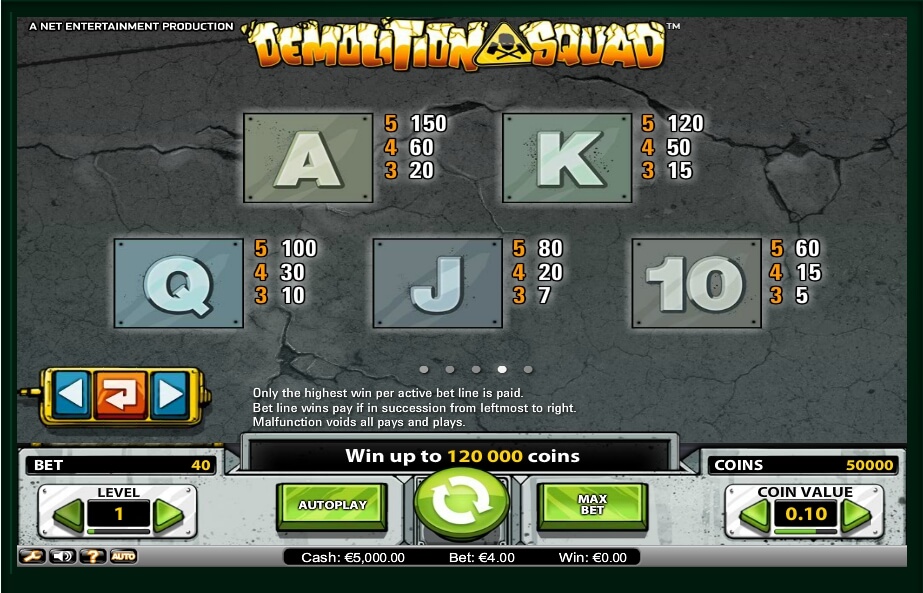Increase the bet level
Viewport: 923px width, 593px height.
point(168,515)
